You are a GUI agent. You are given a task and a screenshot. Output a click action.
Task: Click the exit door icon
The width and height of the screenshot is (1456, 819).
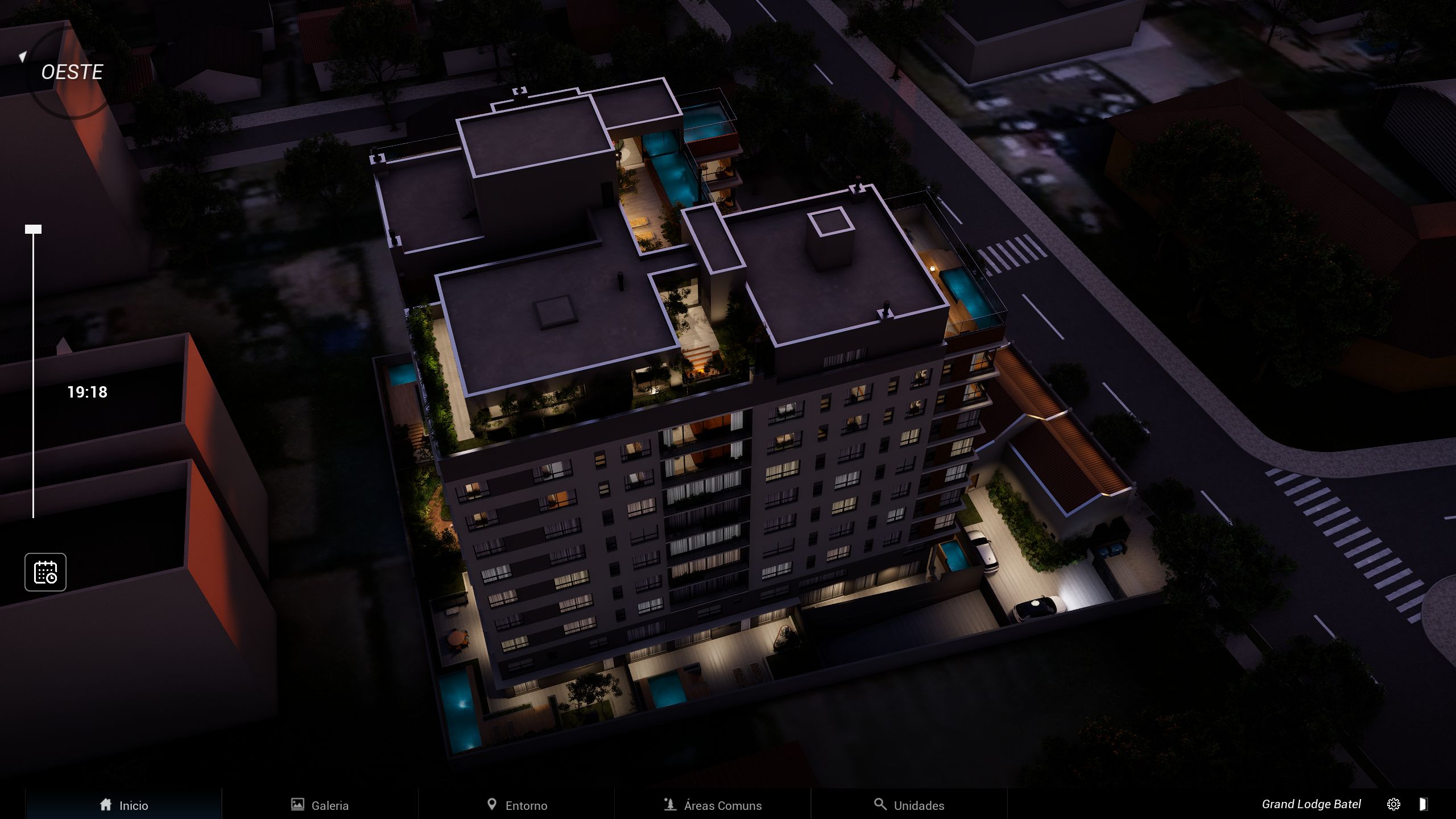coord(1422,804)
